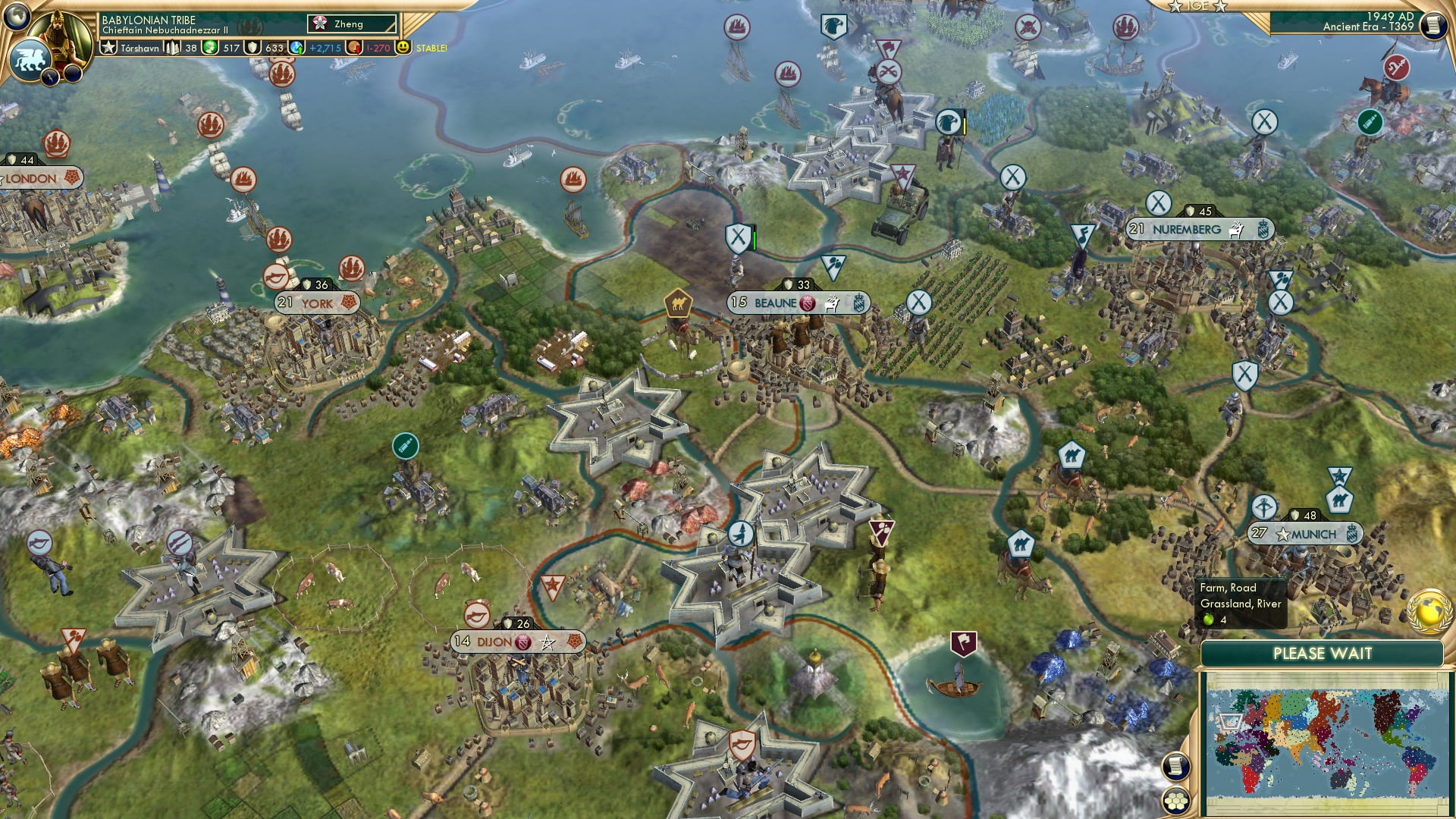Screen dimensions: 1456x819
Task: Select the York city banner
Action: click(x=316, y=303)
